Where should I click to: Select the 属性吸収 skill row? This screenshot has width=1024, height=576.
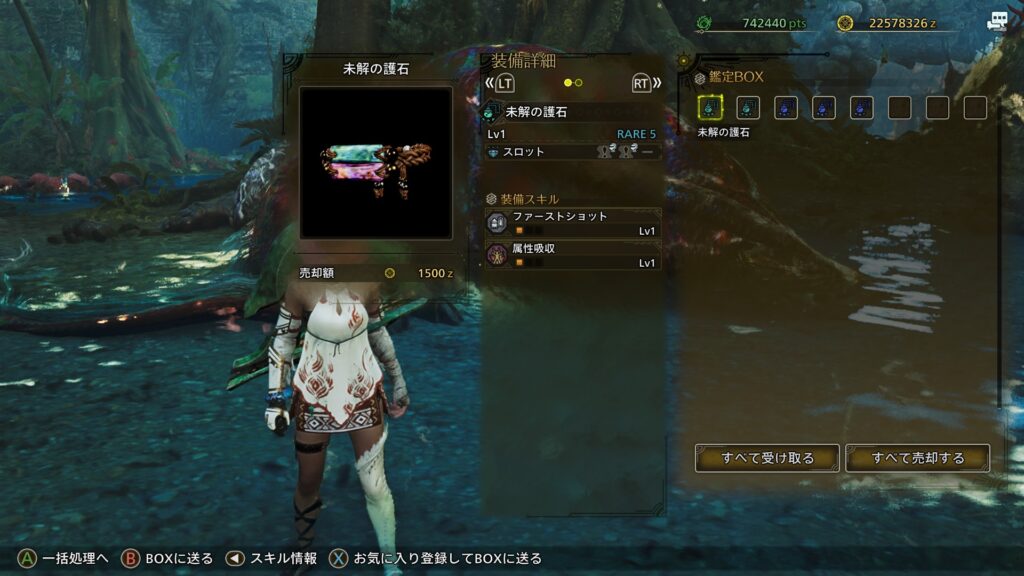pos(573,255)
